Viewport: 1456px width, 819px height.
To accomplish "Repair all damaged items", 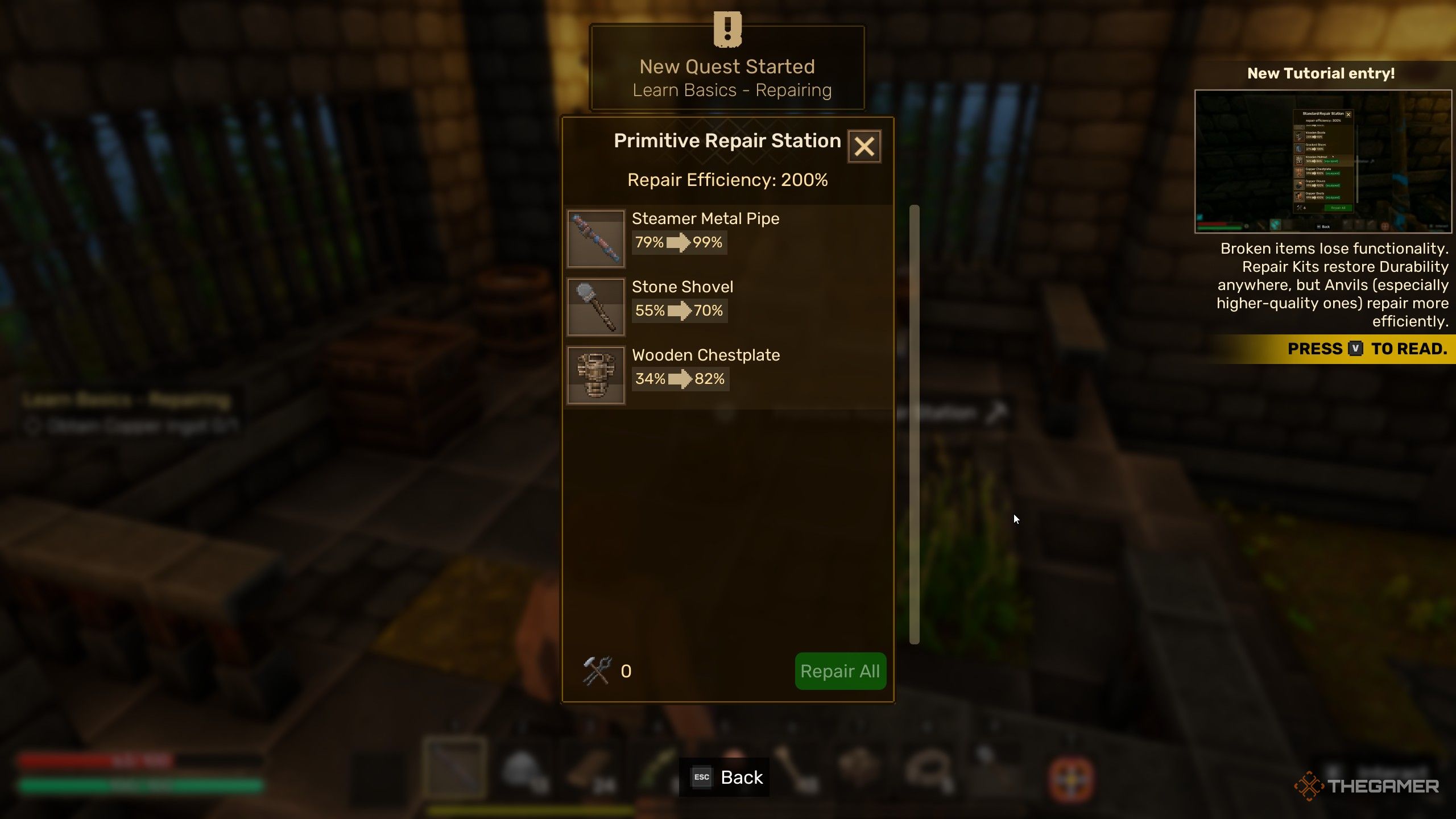I will click(x=840, y=671).
